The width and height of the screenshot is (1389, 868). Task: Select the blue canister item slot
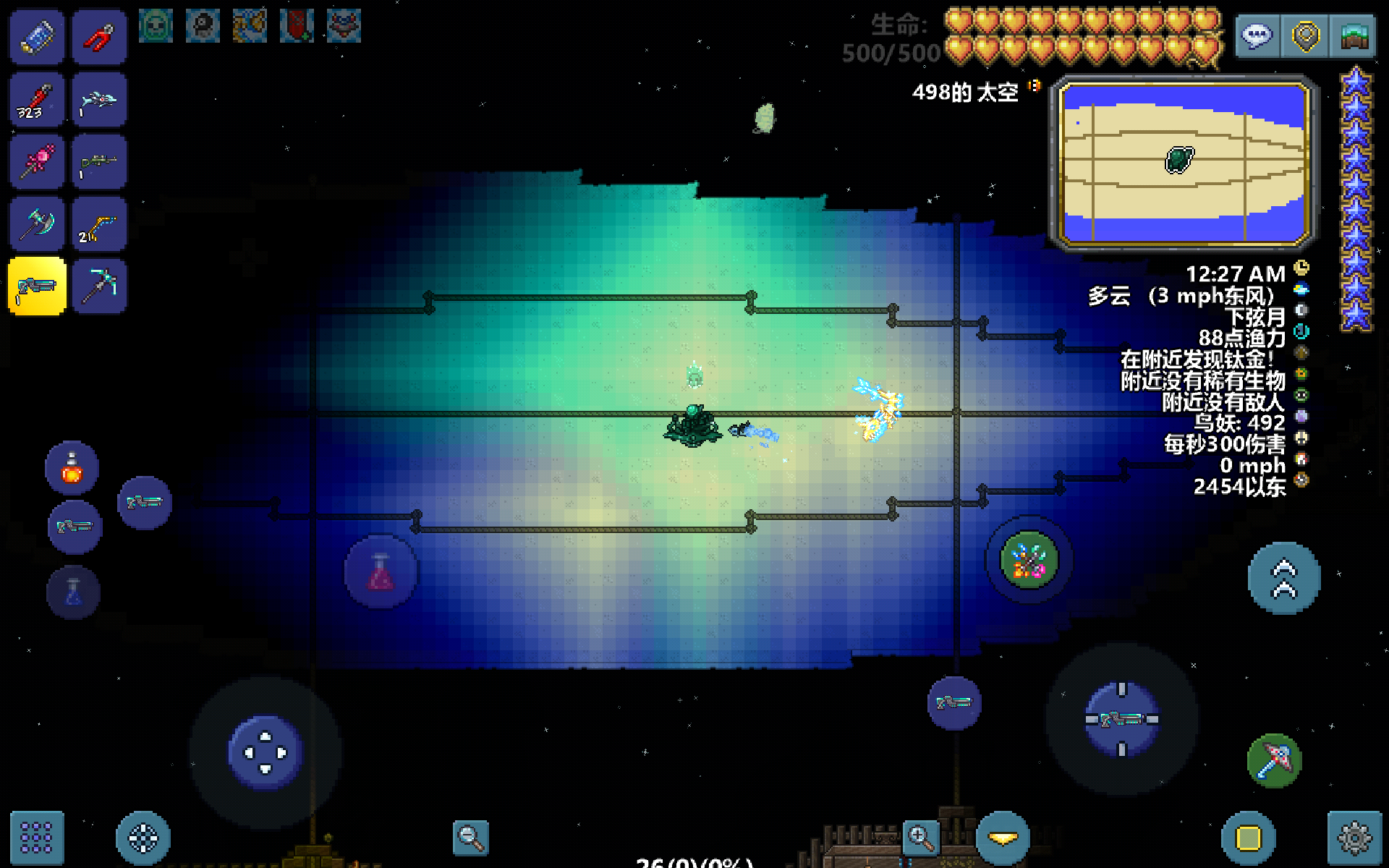(38, 38)
